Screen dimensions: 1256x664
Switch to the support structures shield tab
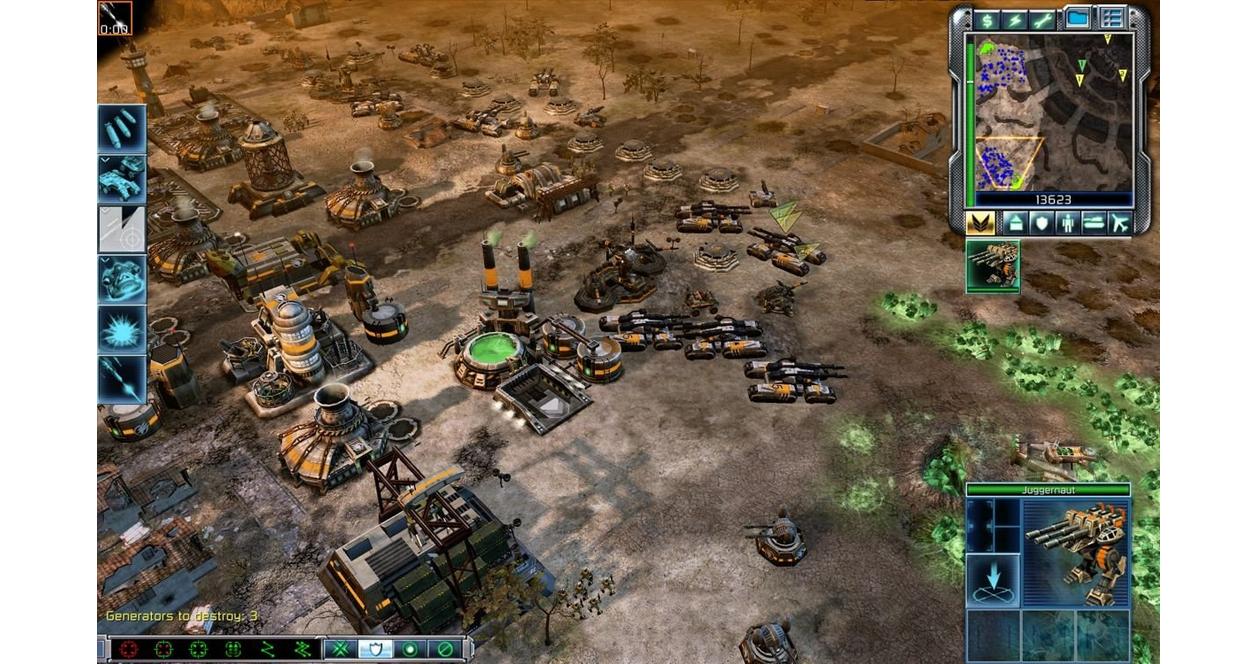[1040, 222]
